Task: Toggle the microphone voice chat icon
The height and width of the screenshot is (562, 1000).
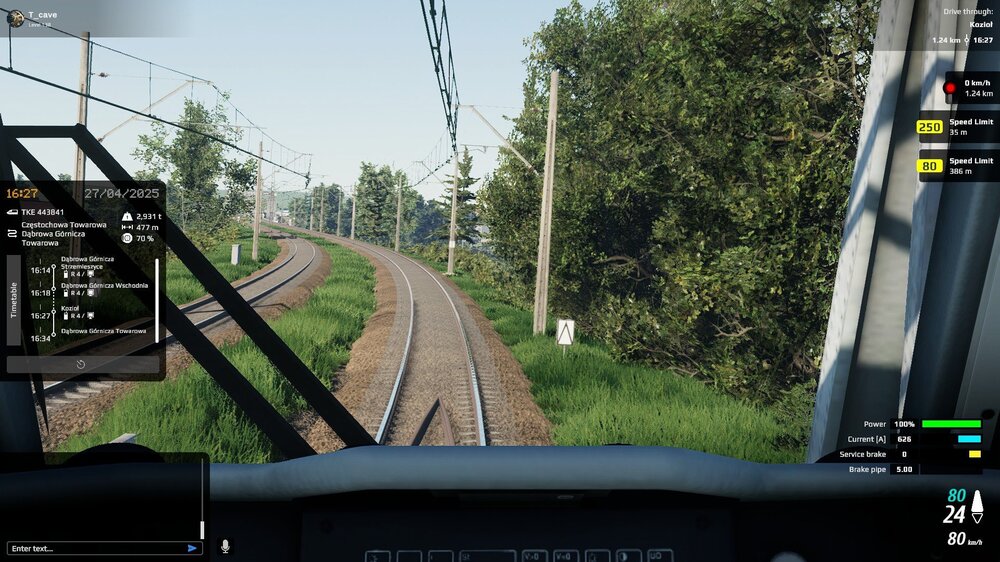Action: 225,546
